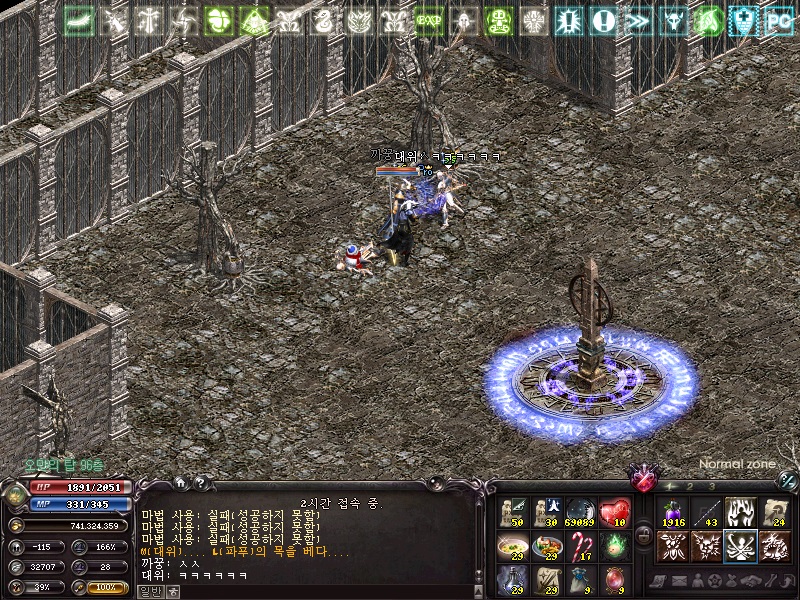Viewport: 800px width, 600px height.
Task: Select the soup bowl food slot
Action: (x=512, y=546)
